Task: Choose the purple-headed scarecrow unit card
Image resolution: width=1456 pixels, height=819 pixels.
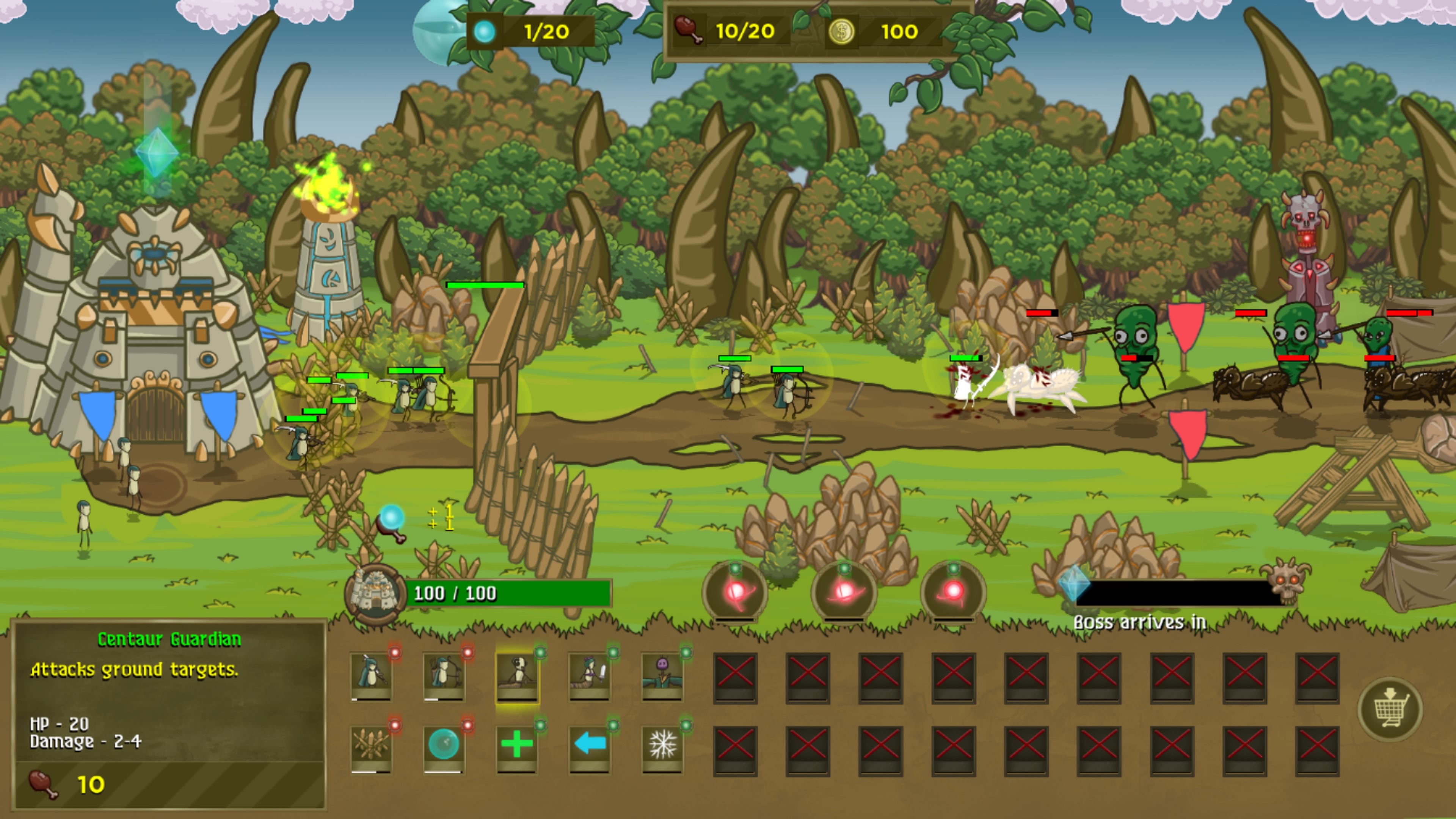Action: point(662,676)
